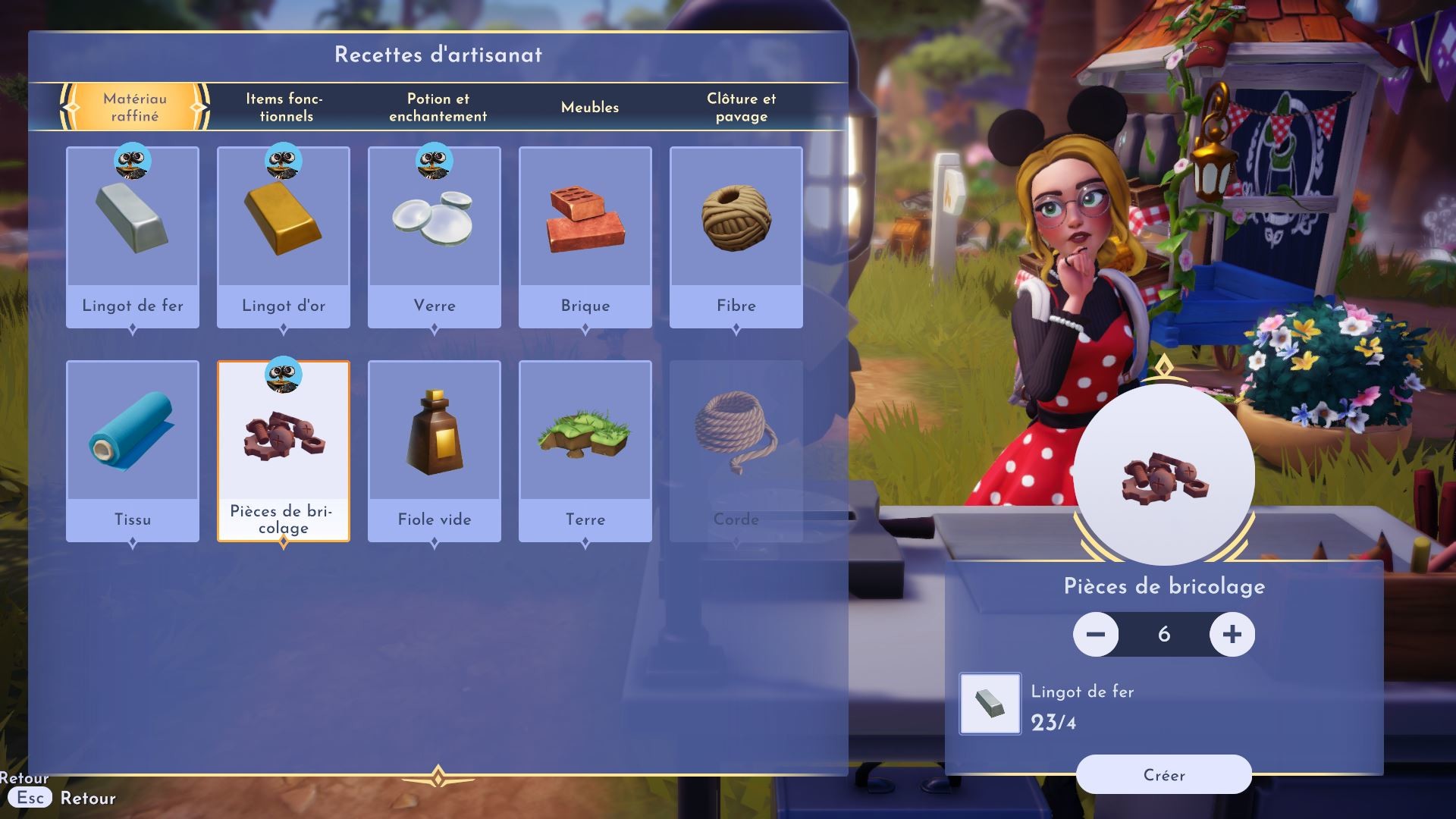Decrease crafting quantity with minus button
1456x819 pixels.
pyautogui.click(x=1096, y=634)
